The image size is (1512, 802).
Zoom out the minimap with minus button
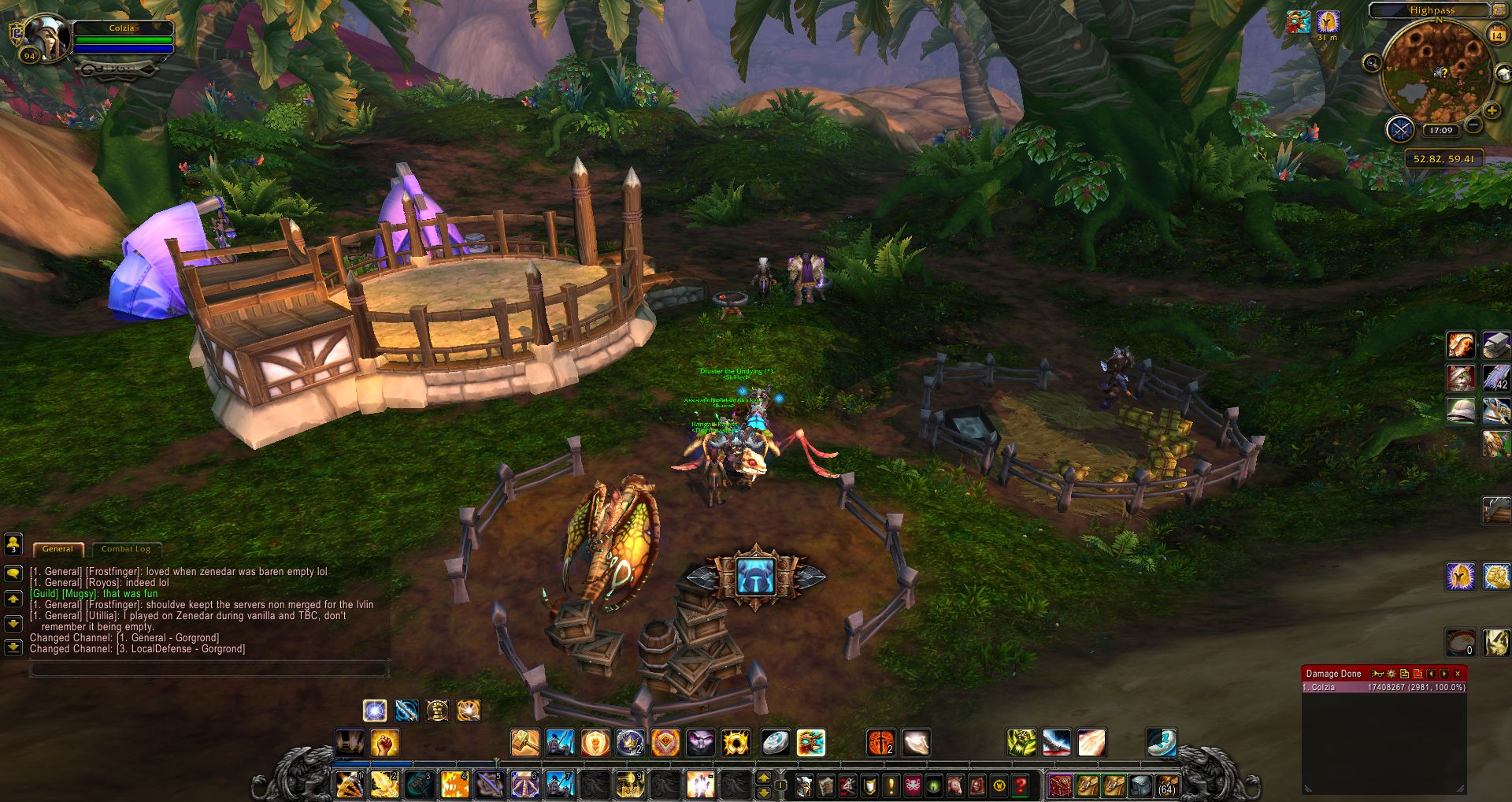[1473, 125]
